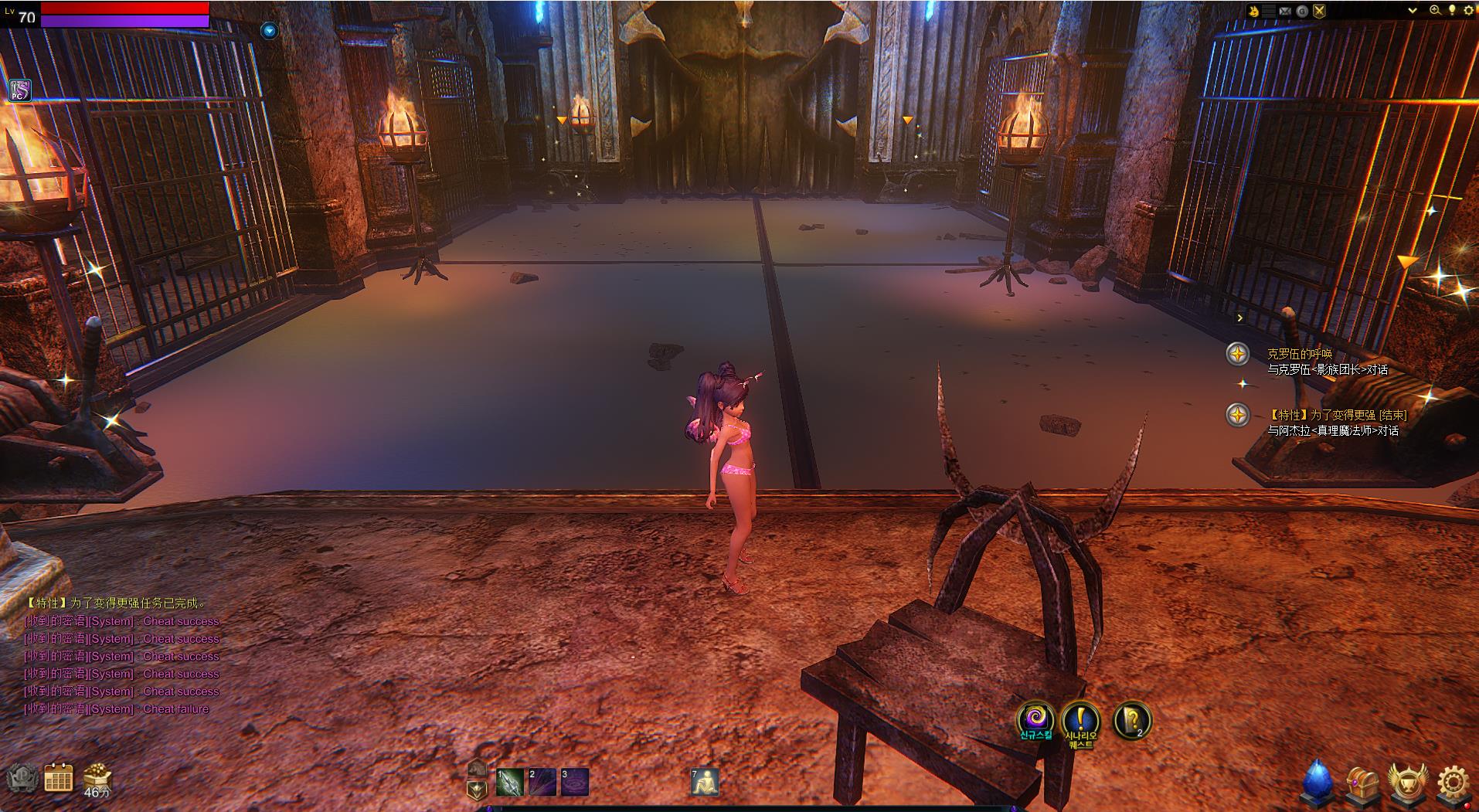Open the calendar icon
This screenshot has width=1479, height=812.
[x=59, y=778]
